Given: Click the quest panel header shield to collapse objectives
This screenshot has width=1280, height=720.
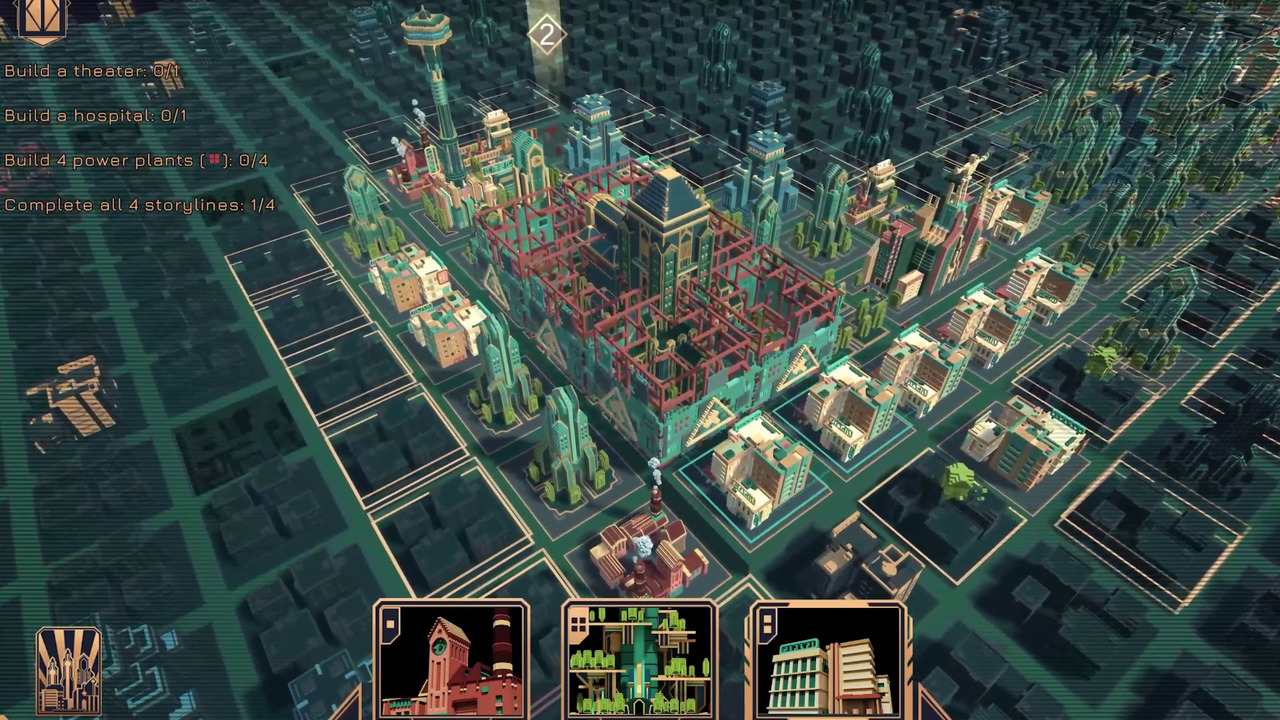Looking at the screenshot, I should coord(42,18).
